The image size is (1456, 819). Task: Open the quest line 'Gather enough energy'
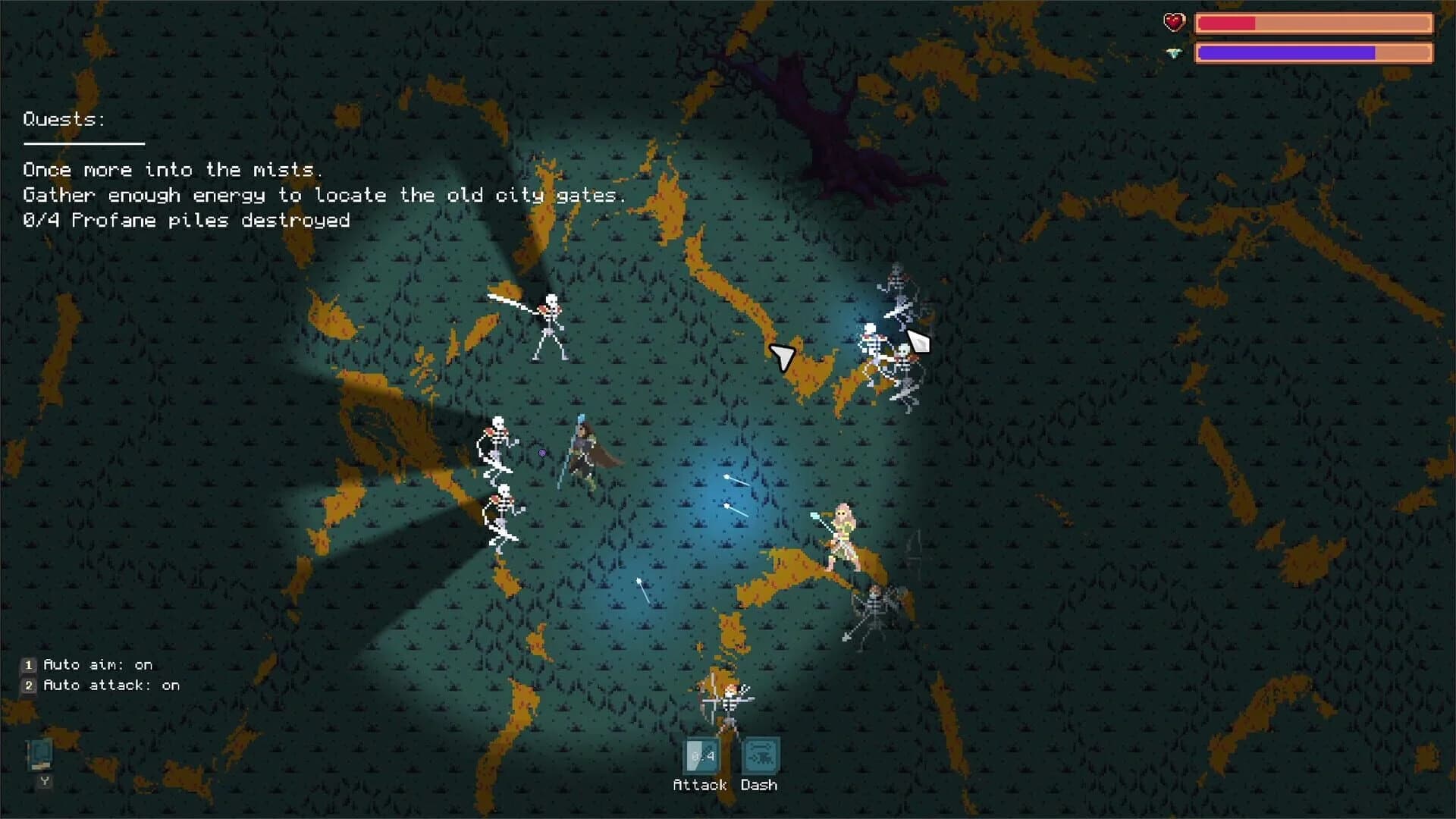325,195
